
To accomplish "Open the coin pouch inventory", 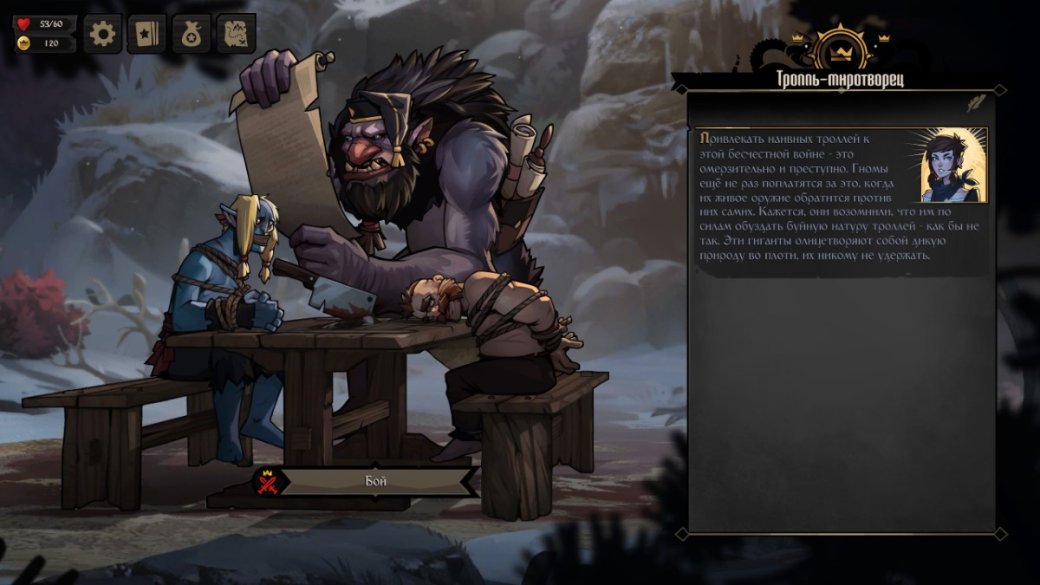I will [x=191, y=35].
